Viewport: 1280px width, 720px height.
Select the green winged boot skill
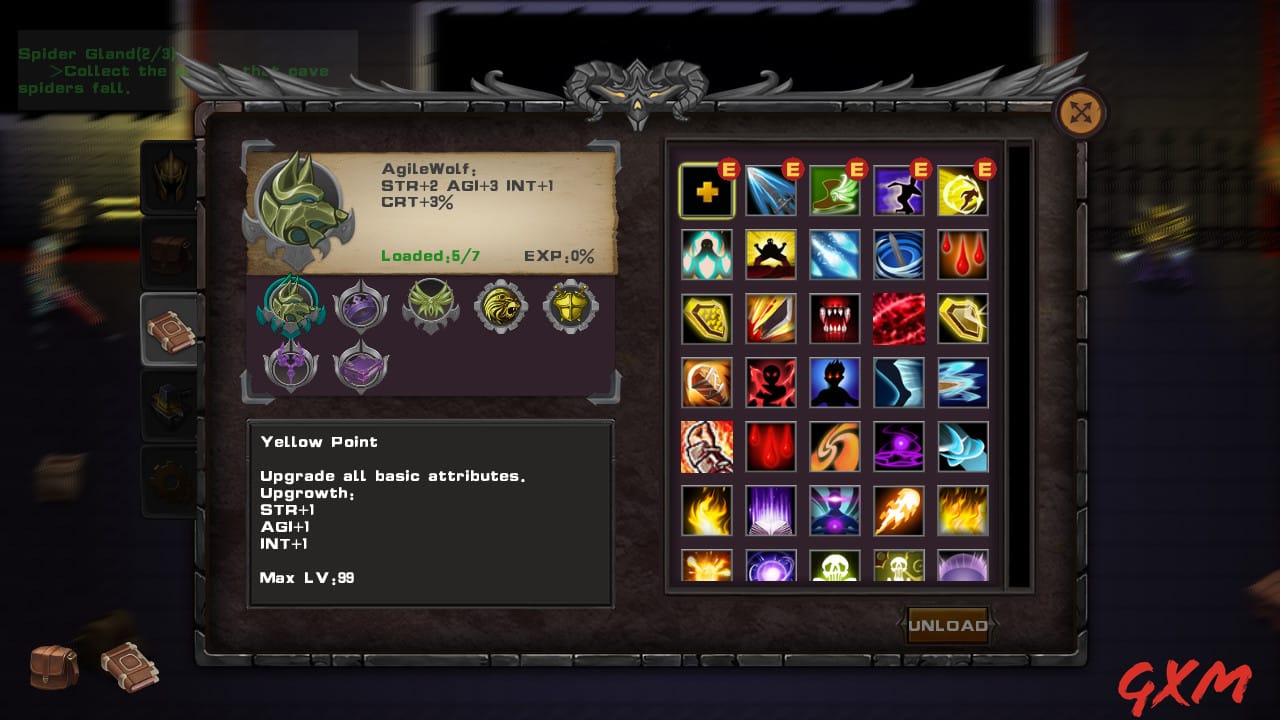tap(835, 191)
